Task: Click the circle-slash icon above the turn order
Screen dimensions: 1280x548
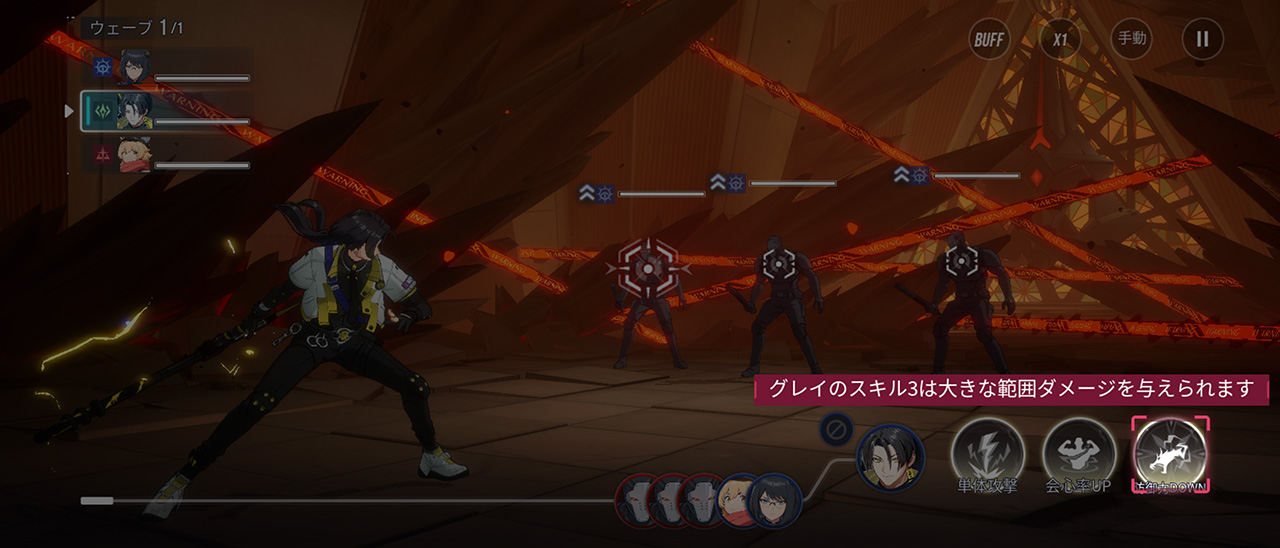Action: click(x=835, y=430)
